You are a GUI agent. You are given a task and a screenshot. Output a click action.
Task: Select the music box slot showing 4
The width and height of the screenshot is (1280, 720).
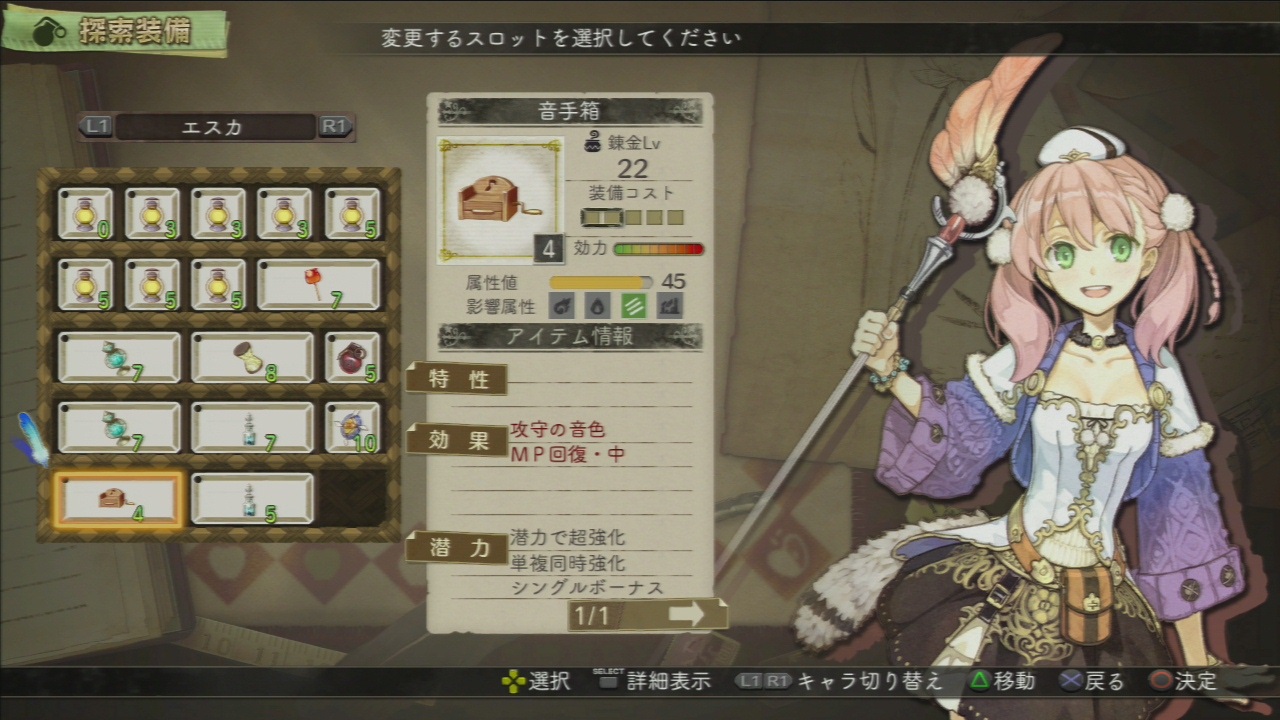118,500
